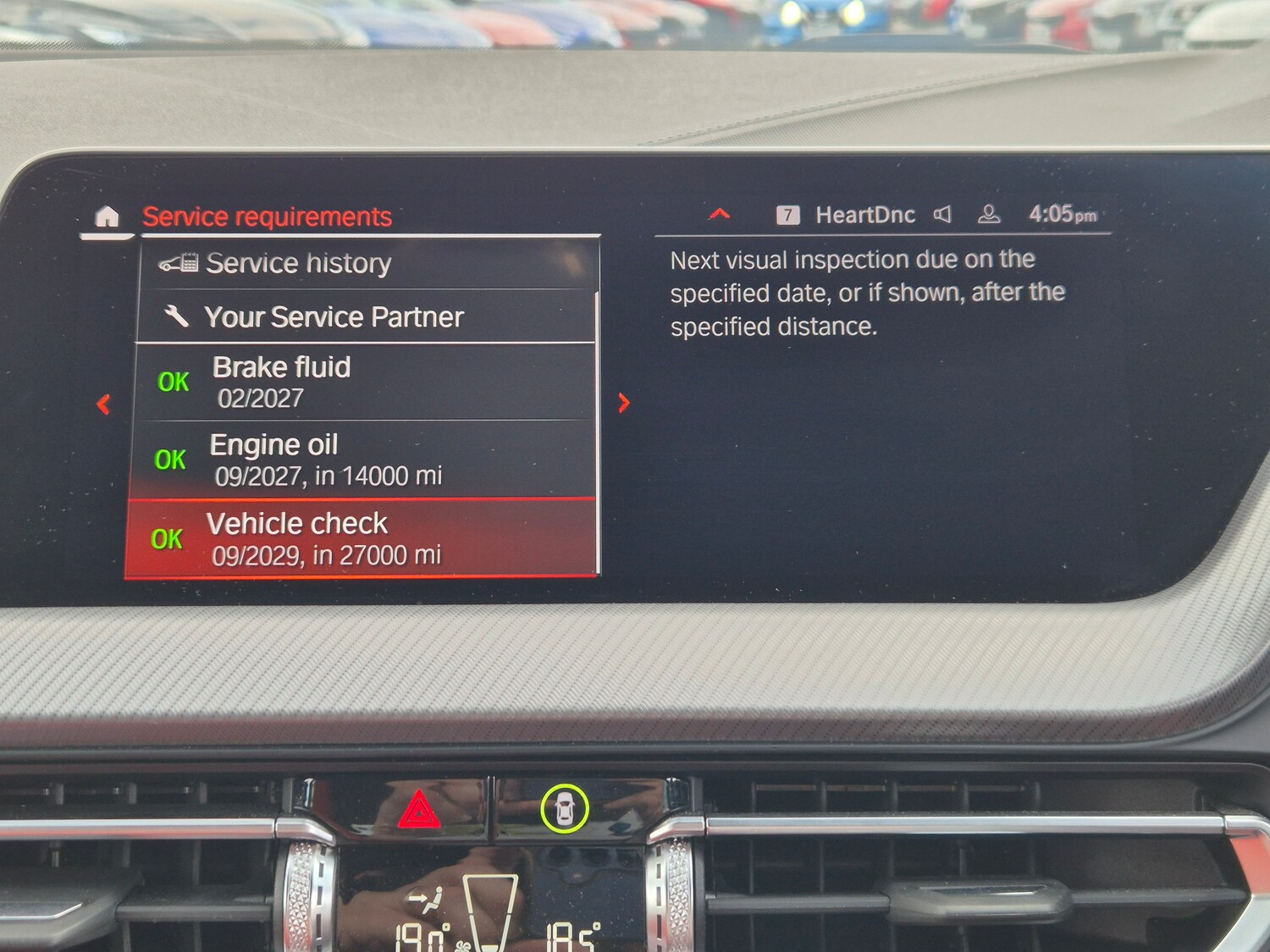Tap the speaker volume icon

point(942,215)
